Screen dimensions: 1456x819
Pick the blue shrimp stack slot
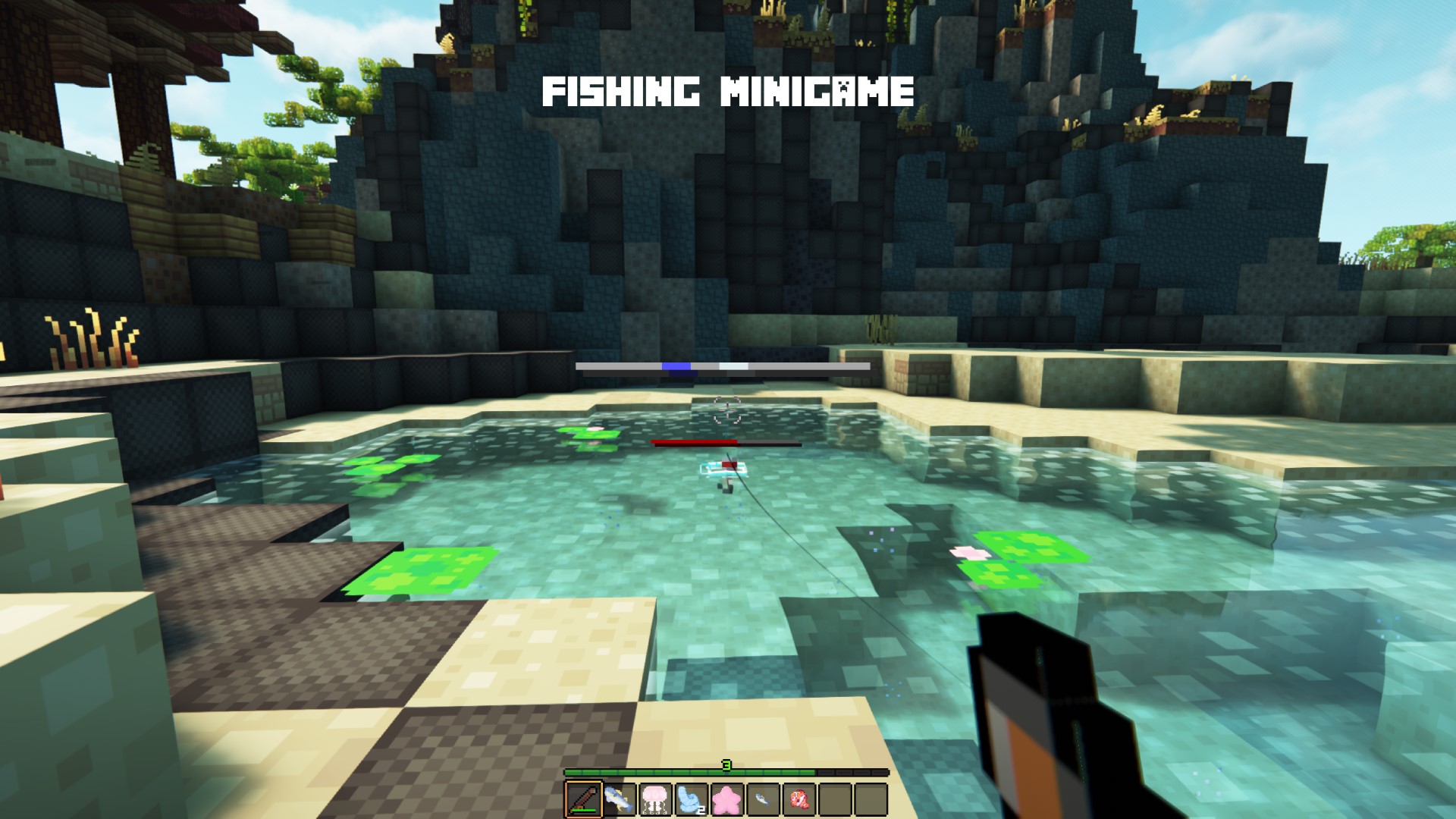click(691, 799)
